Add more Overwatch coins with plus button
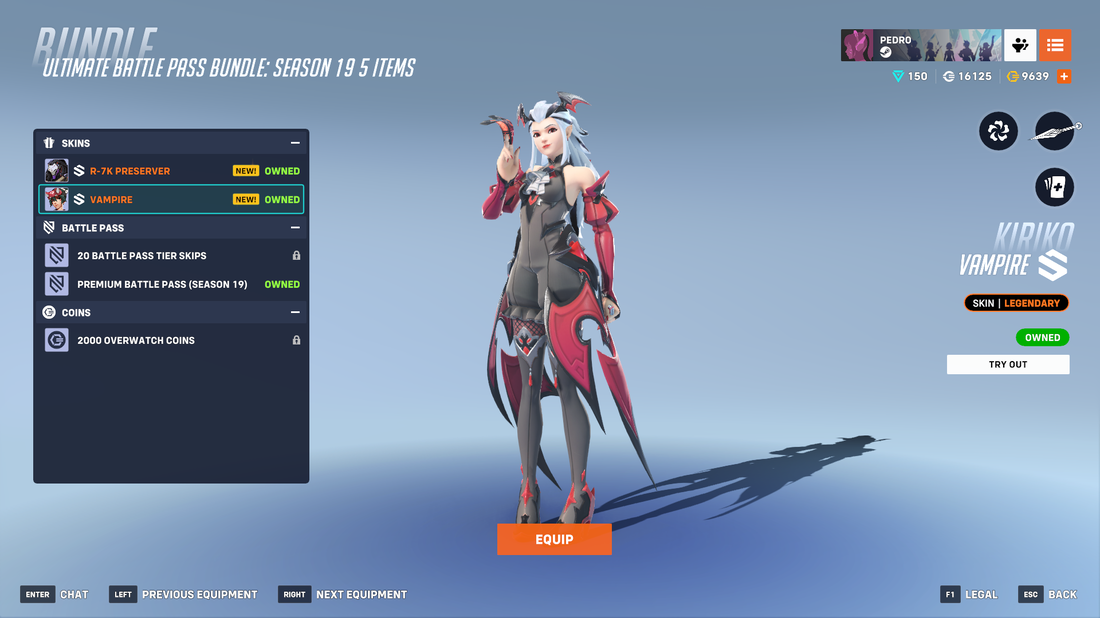Screen dimensions: 1100x618 coord(1064,76)
